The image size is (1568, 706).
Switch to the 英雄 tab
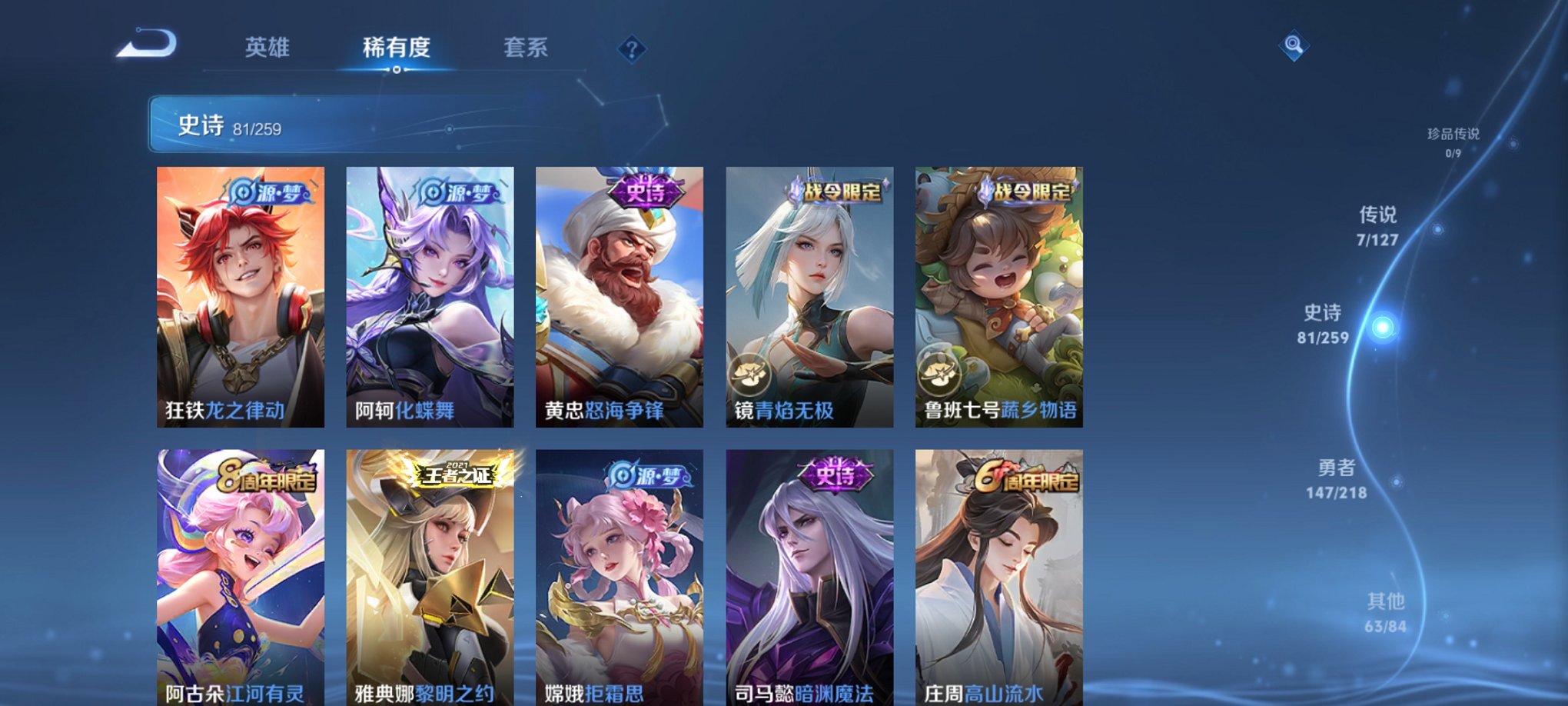(265, 48)
